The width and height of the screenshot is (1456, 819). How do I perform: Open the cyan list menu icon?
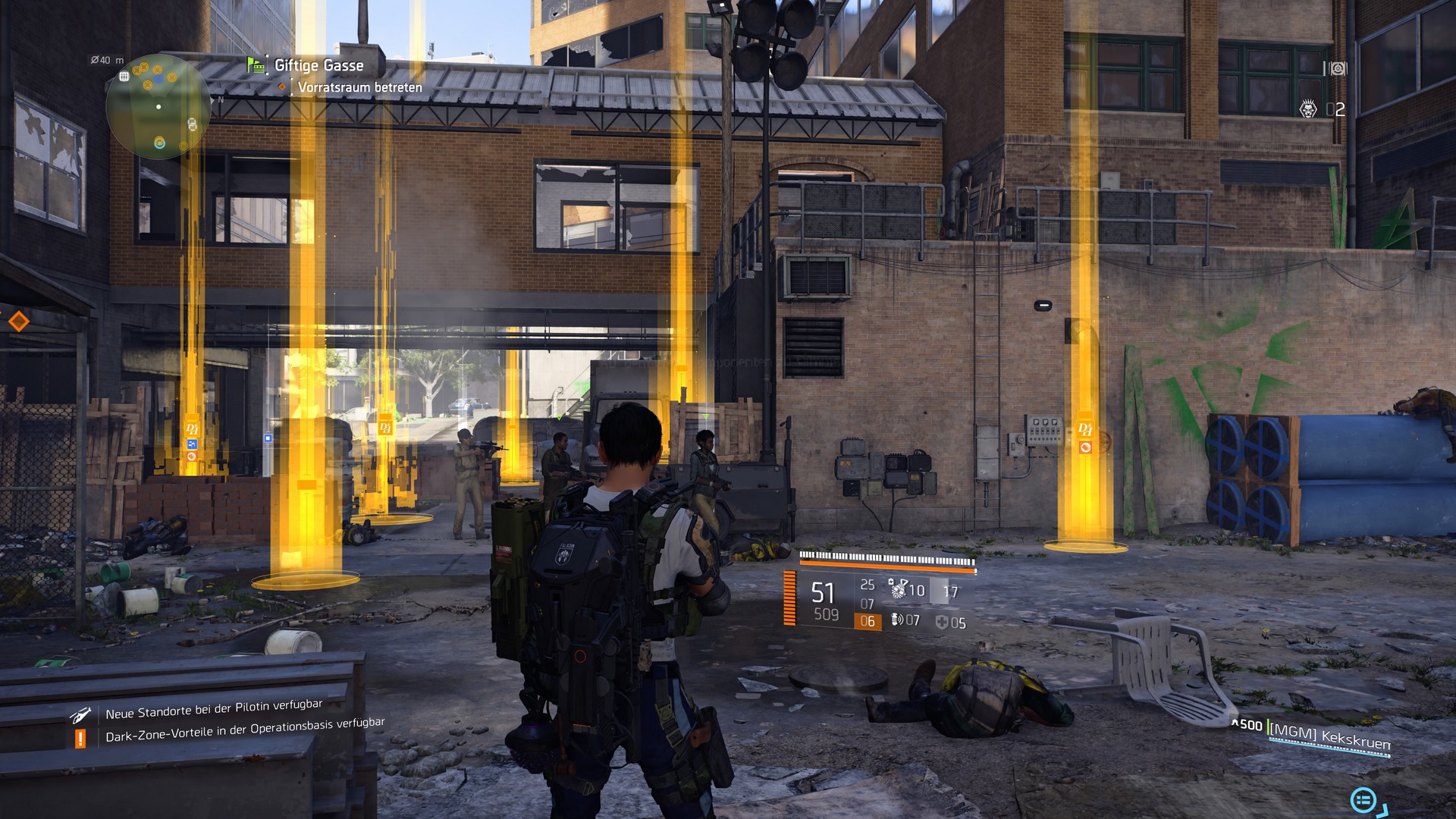pyautogui.click(x=1363, y=799)
